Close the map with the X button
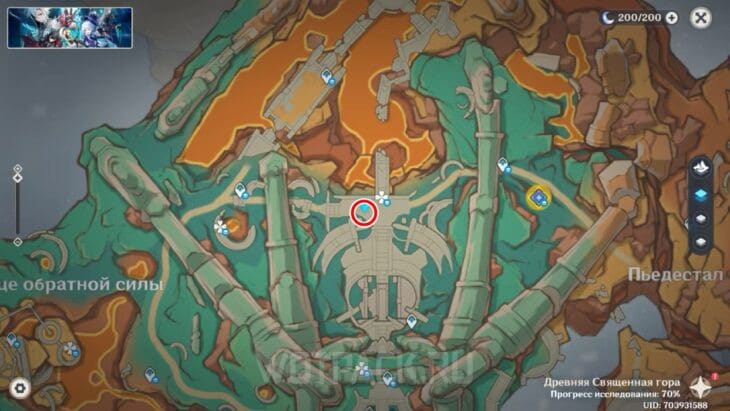730x411 pixels. coord(701,18)
